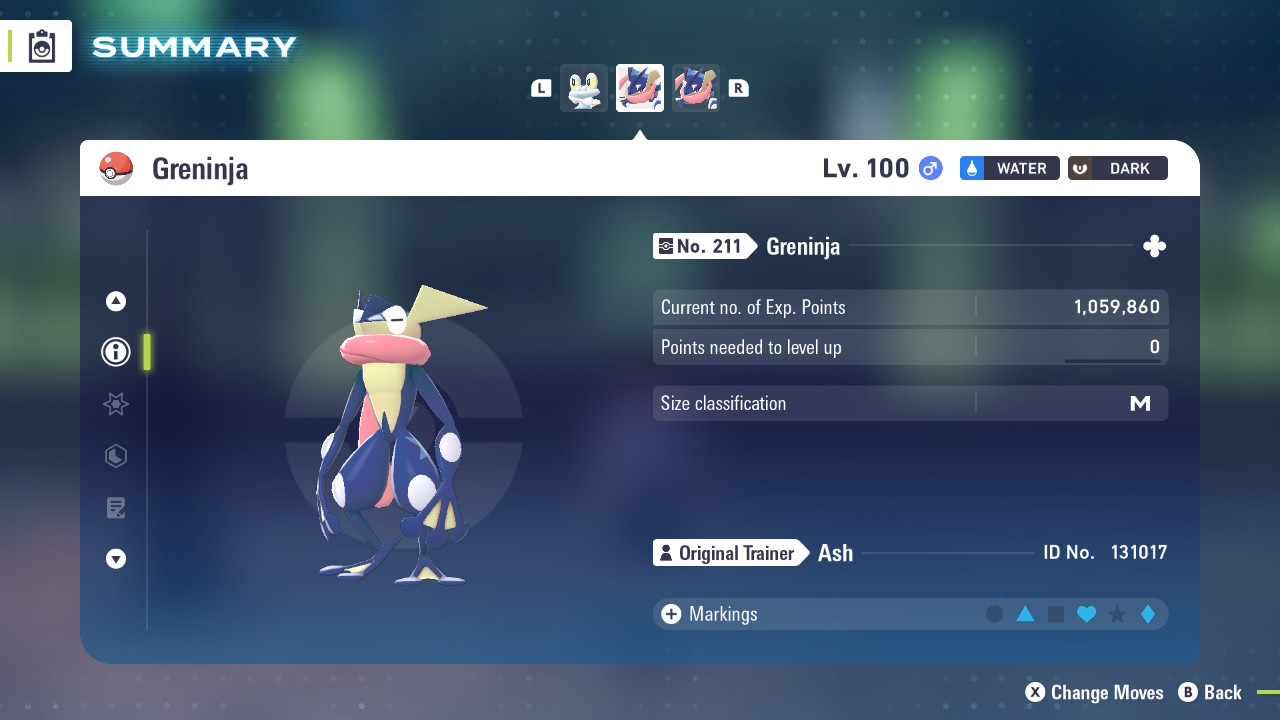Toggle the diamond marking swatch
The height and width of the screenshot is (720, 1280).
1147,614
